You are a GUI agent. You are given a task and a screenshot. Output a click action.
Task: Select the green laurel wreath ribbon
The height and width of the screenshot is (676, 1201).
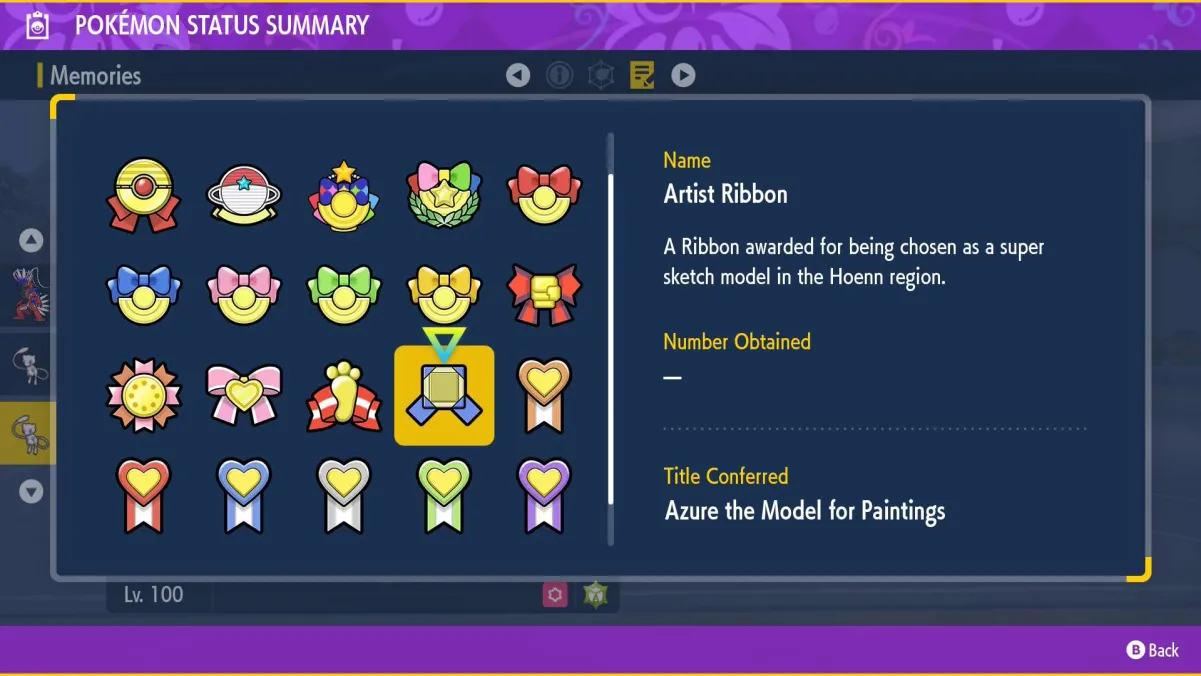444,195
